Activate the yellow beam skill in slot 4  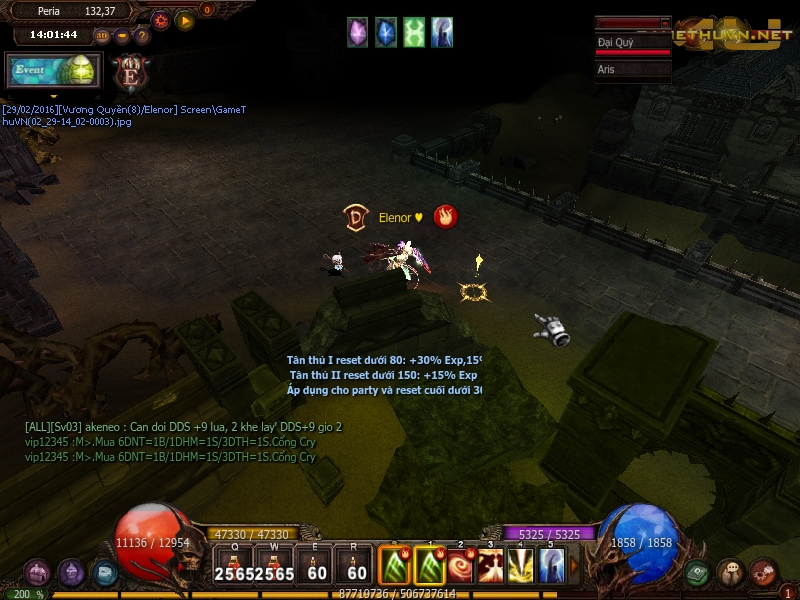(x=521, y=567)
